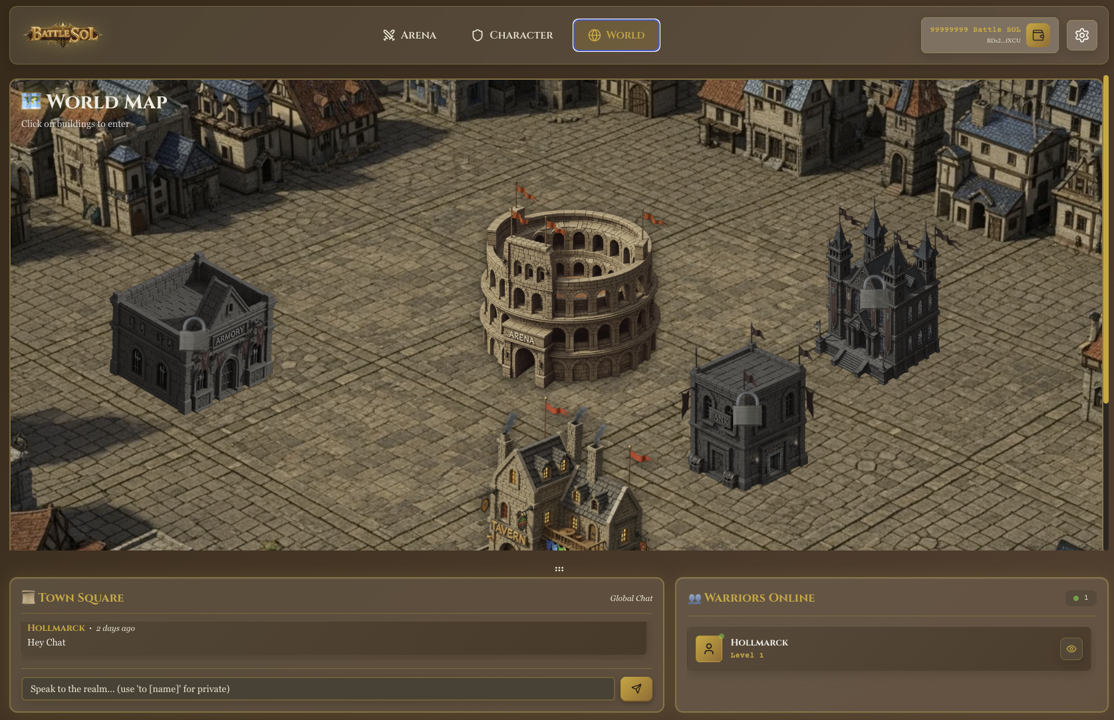Click the BattleSol logo

[63, 35]
